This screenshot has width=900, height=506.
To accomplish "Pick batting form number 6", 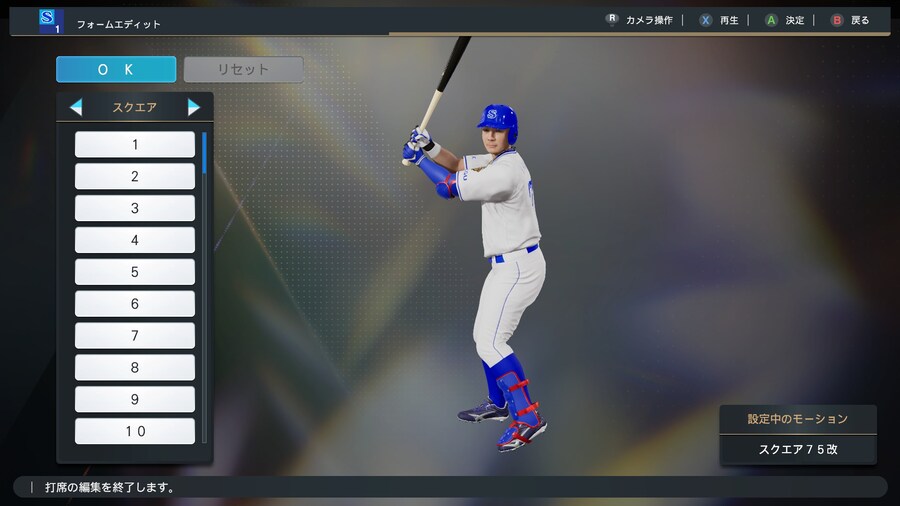I will click(135, 304).
